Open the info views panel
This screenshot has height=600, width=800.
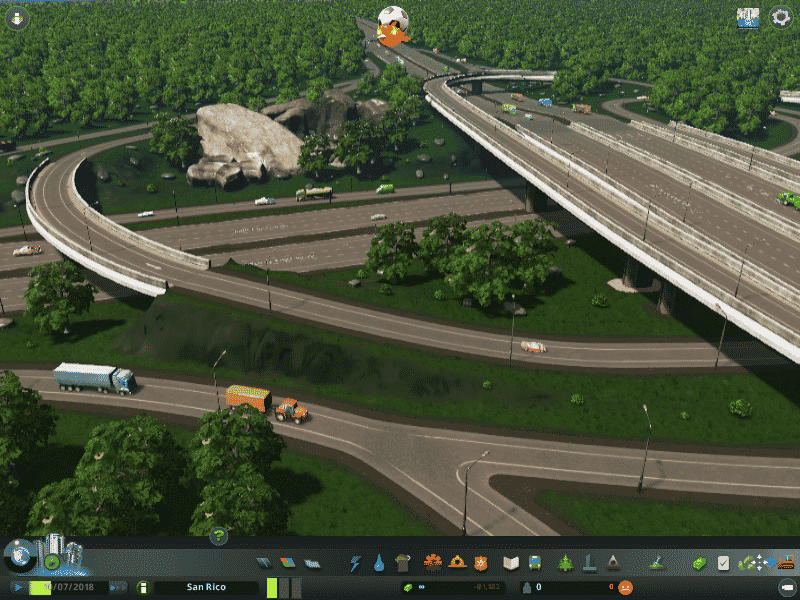[16, 18]
